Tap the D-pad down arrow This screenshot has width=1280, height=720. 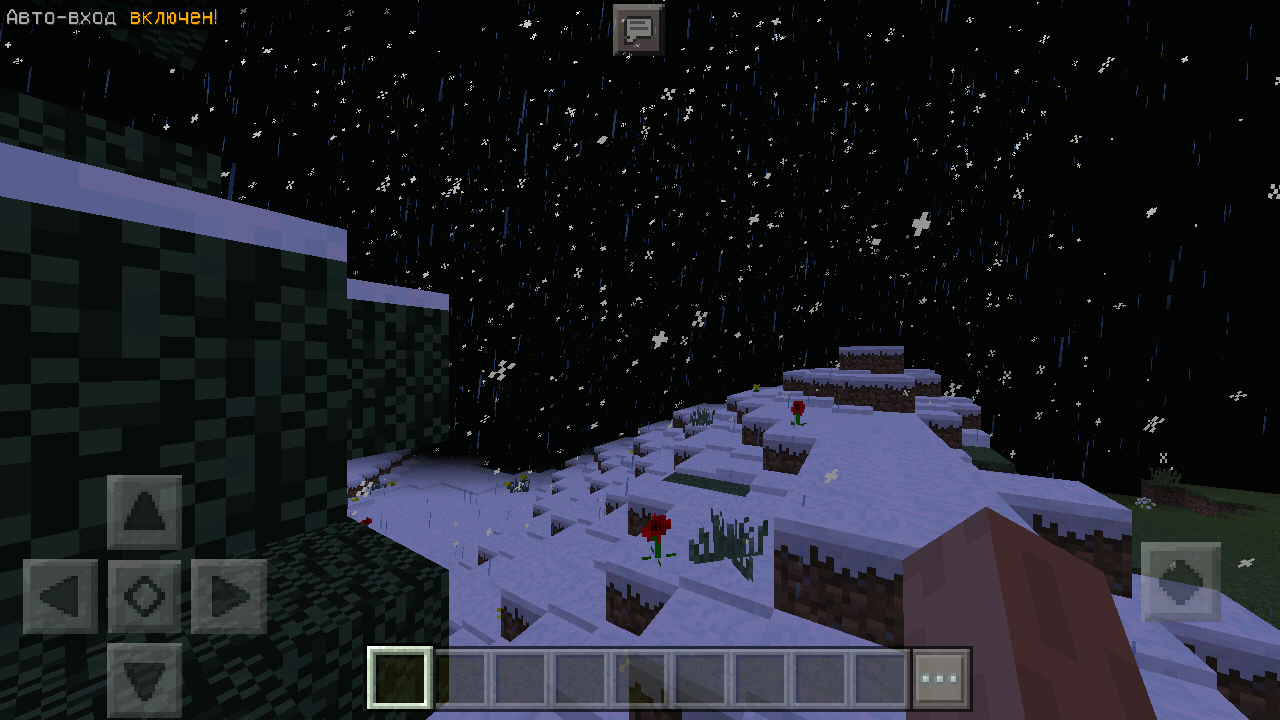pyautogui.click(x=145, y=680)
